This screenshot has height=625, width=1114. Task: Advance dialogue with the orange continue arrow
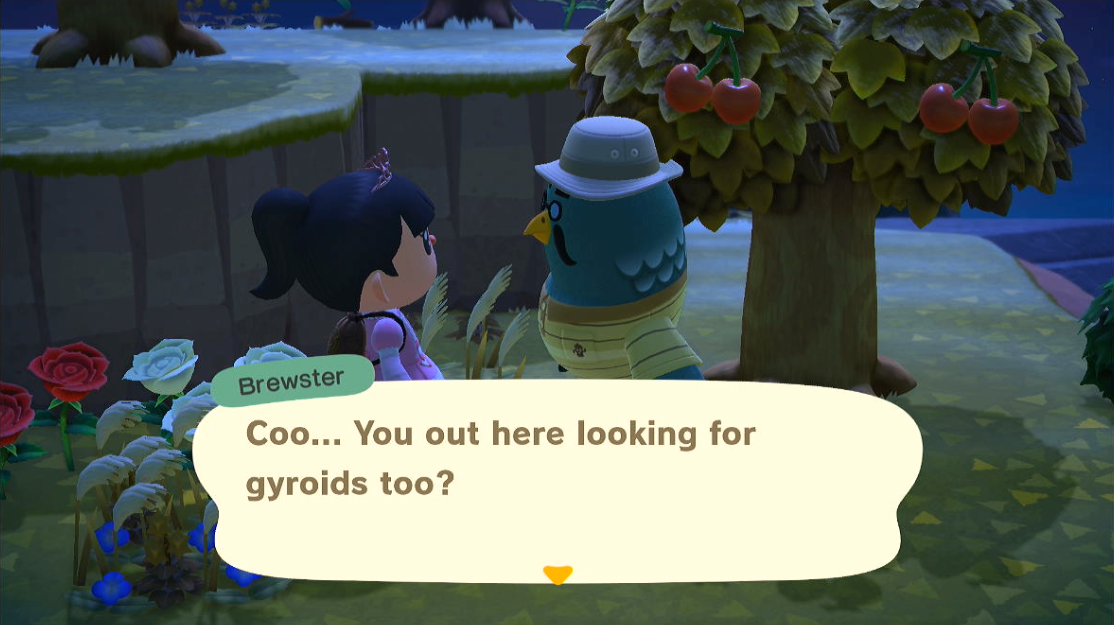pos(557,574)
